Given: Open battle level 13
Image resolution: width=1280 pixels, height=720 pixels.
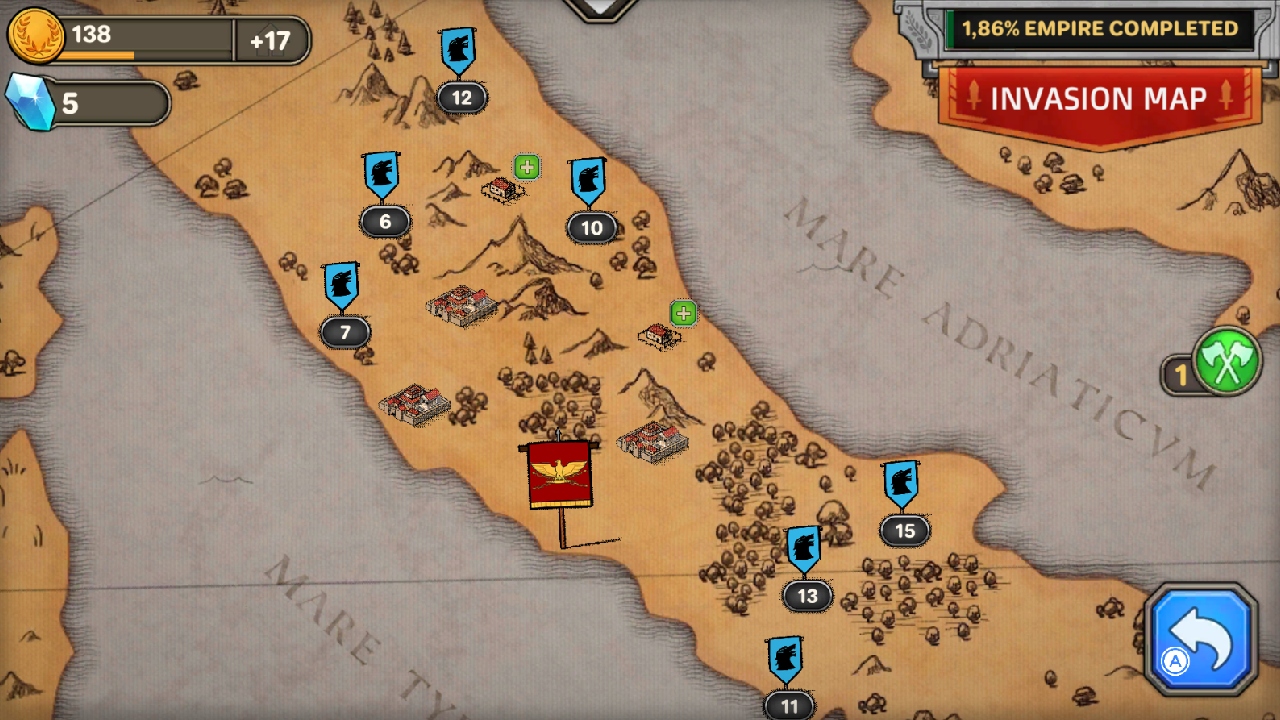Looking at the screenshot, I should (806, 570).
